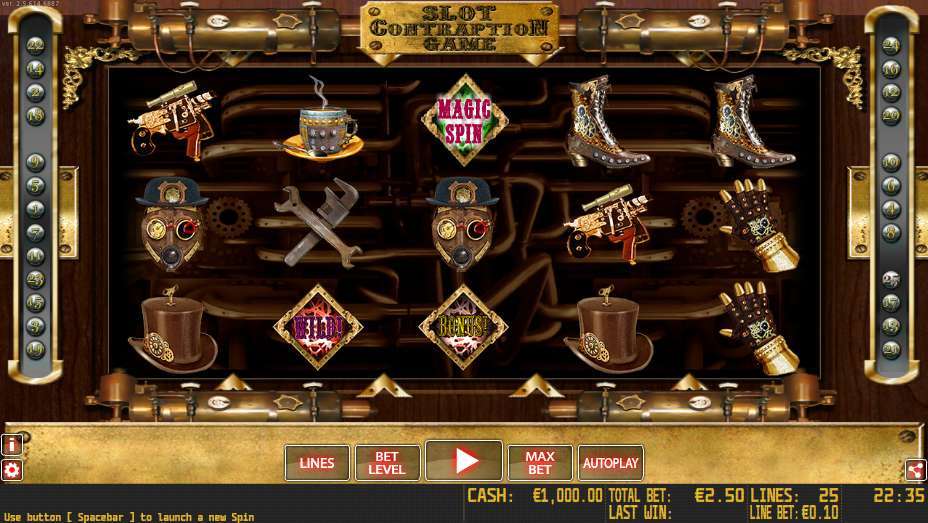The image size is (928, 523).
Task: Click the share icon
Action: tap(915, 470)
